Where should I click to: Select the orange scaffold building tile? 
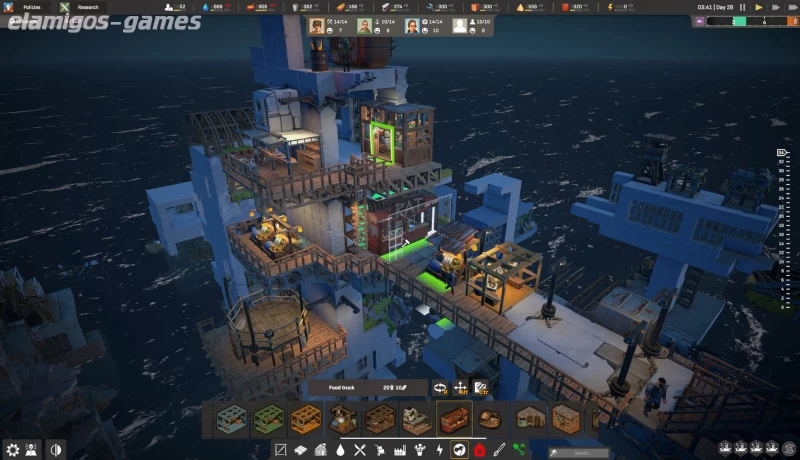304,418
